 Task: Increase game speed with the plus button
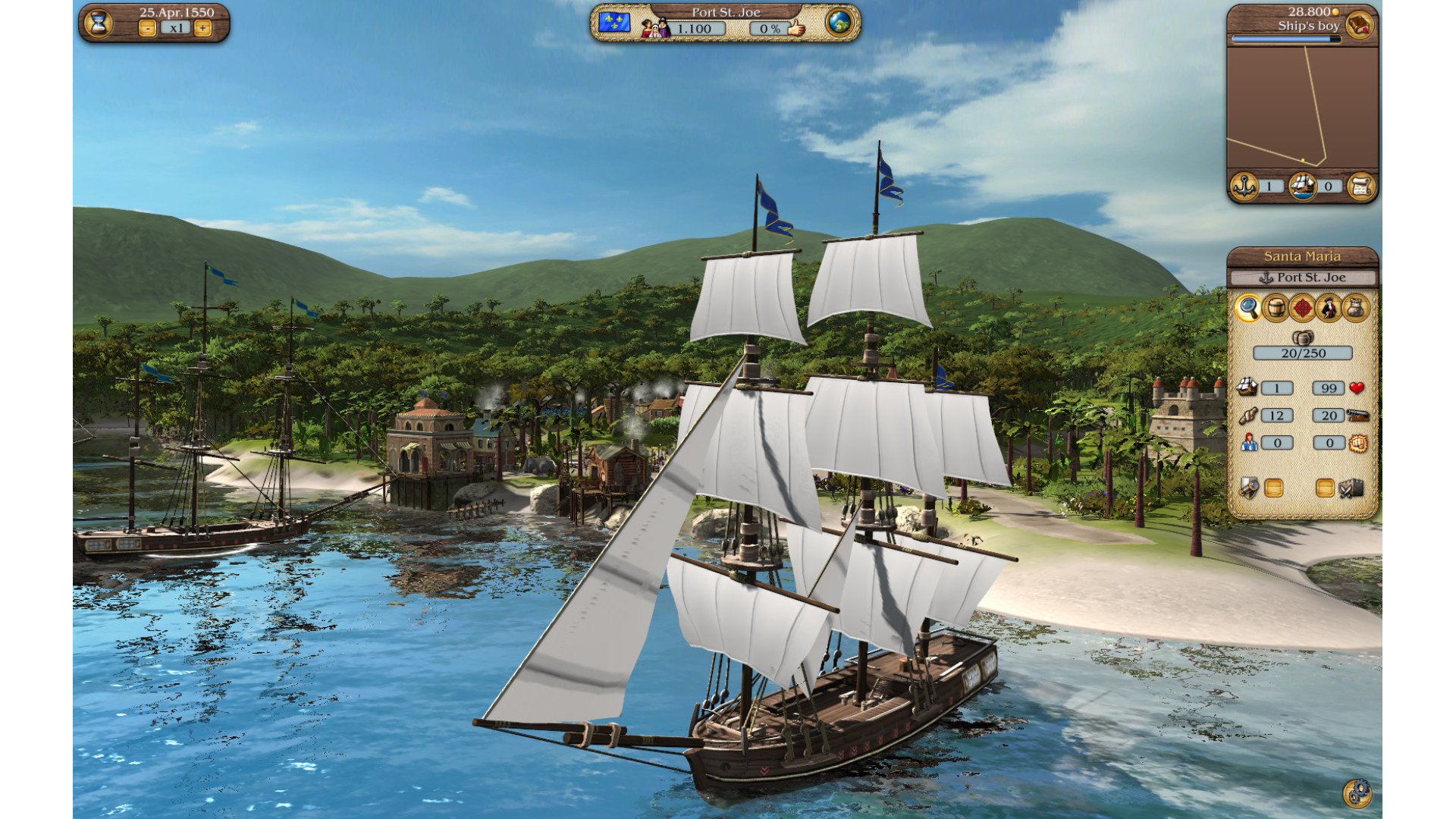click(x=202, y=29)
